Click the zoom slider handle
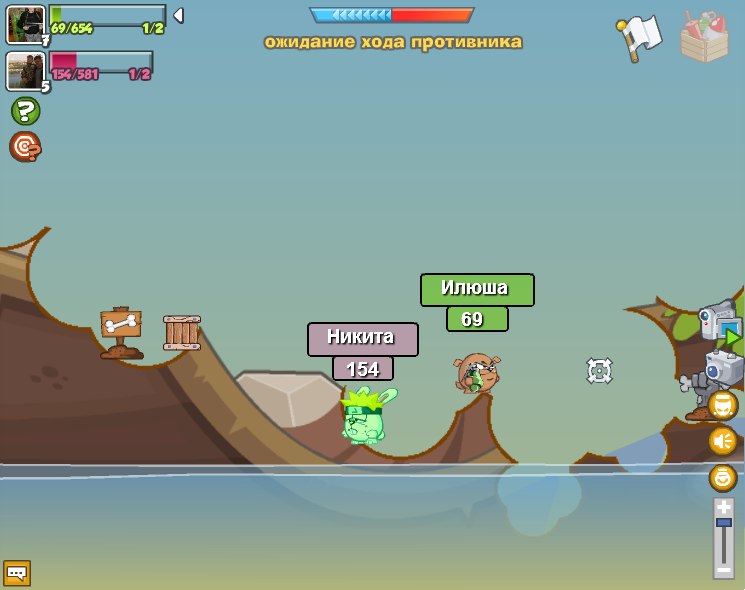This screenshot has width=745, height=590. 723,523
